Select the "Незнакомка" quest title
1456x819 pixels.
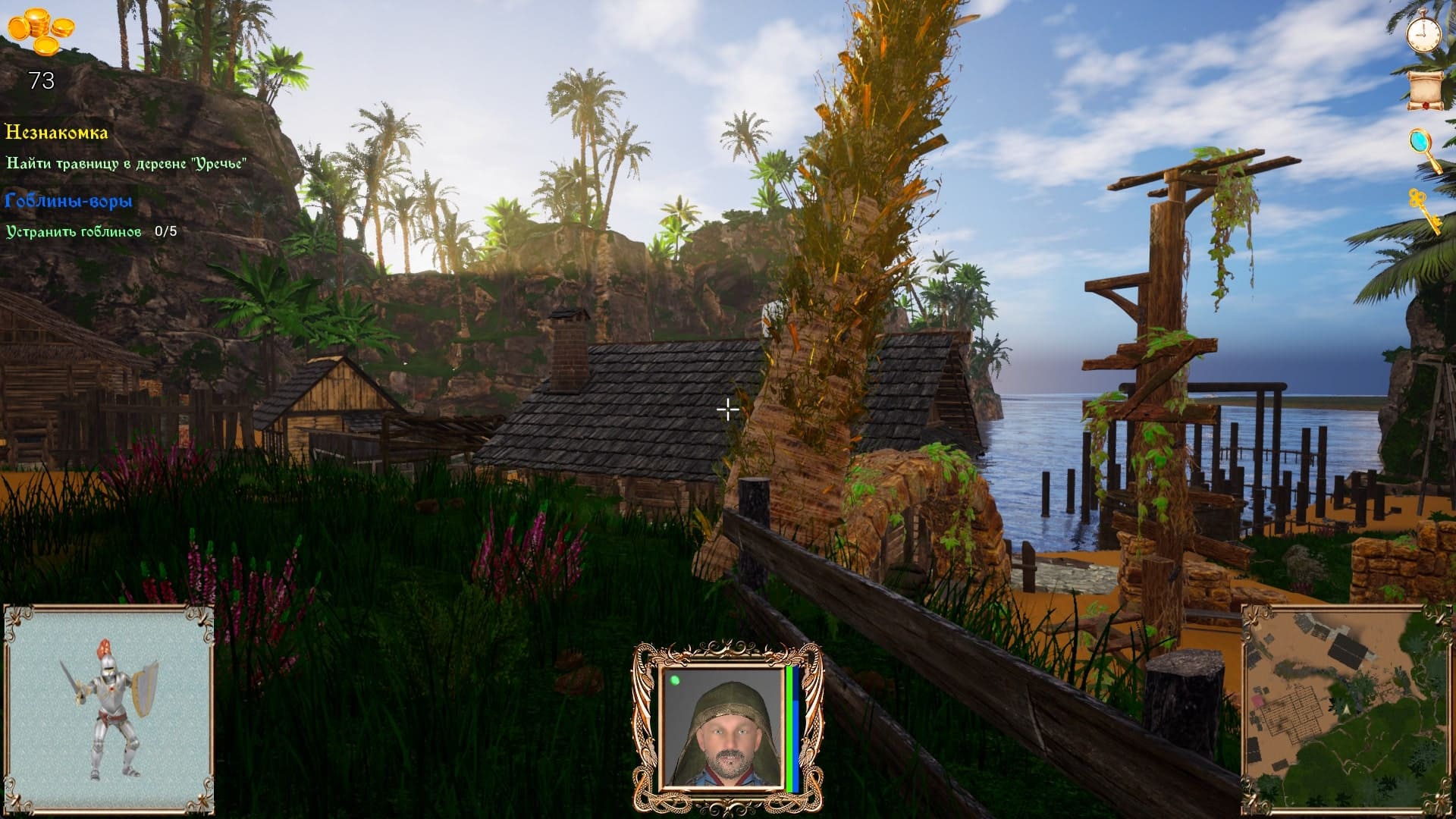57,133
